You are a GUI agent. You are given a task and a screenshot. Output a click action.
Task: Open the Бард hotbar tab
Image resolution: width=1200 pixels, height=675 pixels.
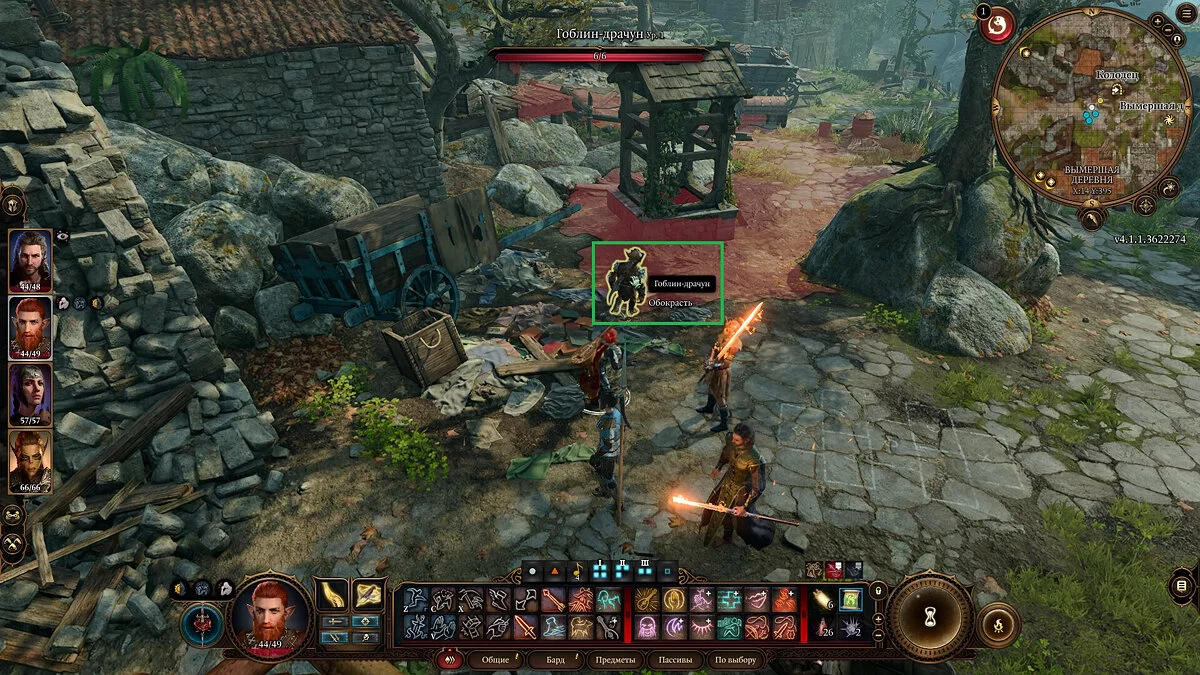pyautogui.click(x=553, y=660)
